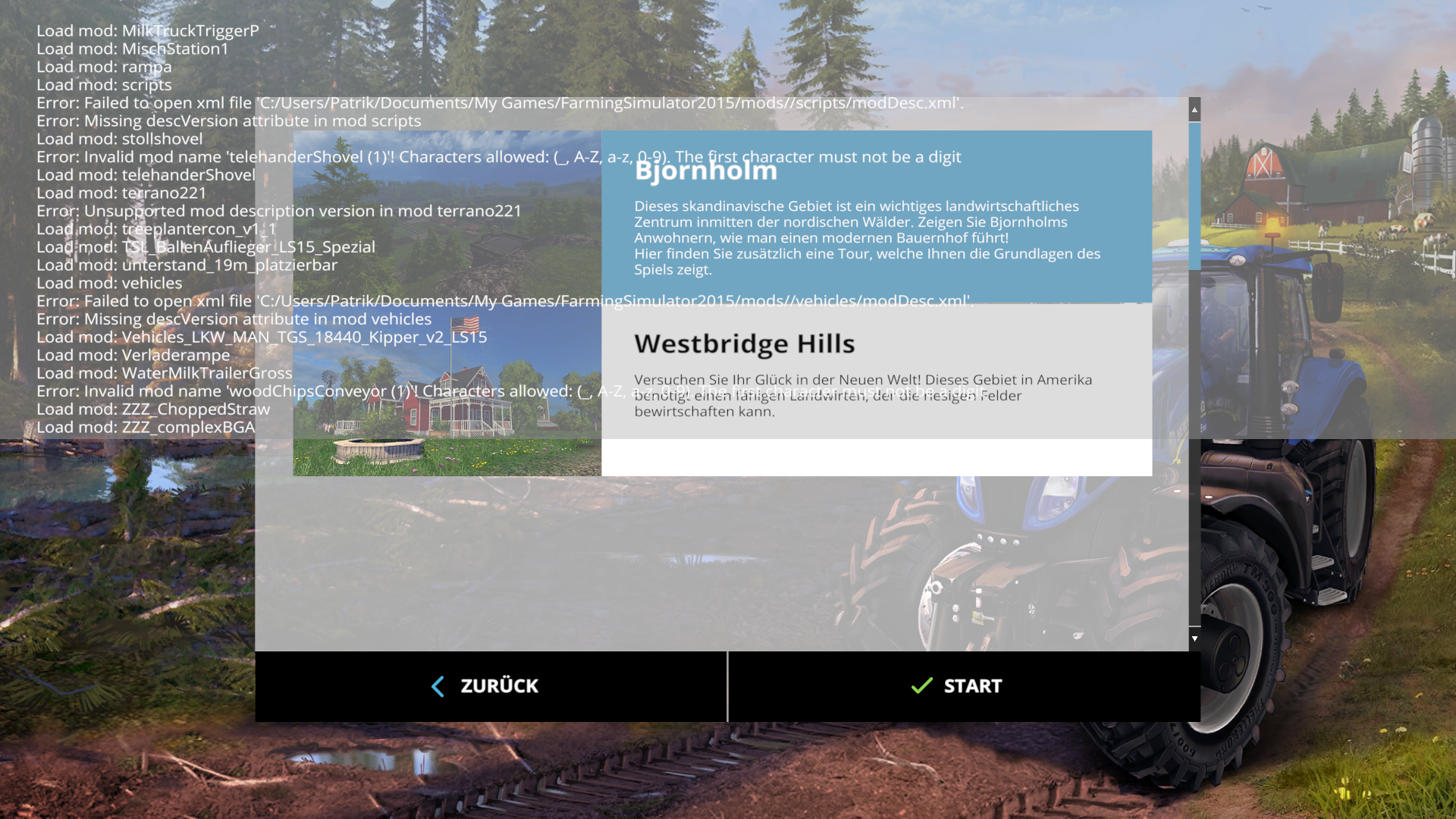The height and width of the screenshot is (819, 1456).
Task: Confirm map selection with START
Action: click(x=963, y=686)
